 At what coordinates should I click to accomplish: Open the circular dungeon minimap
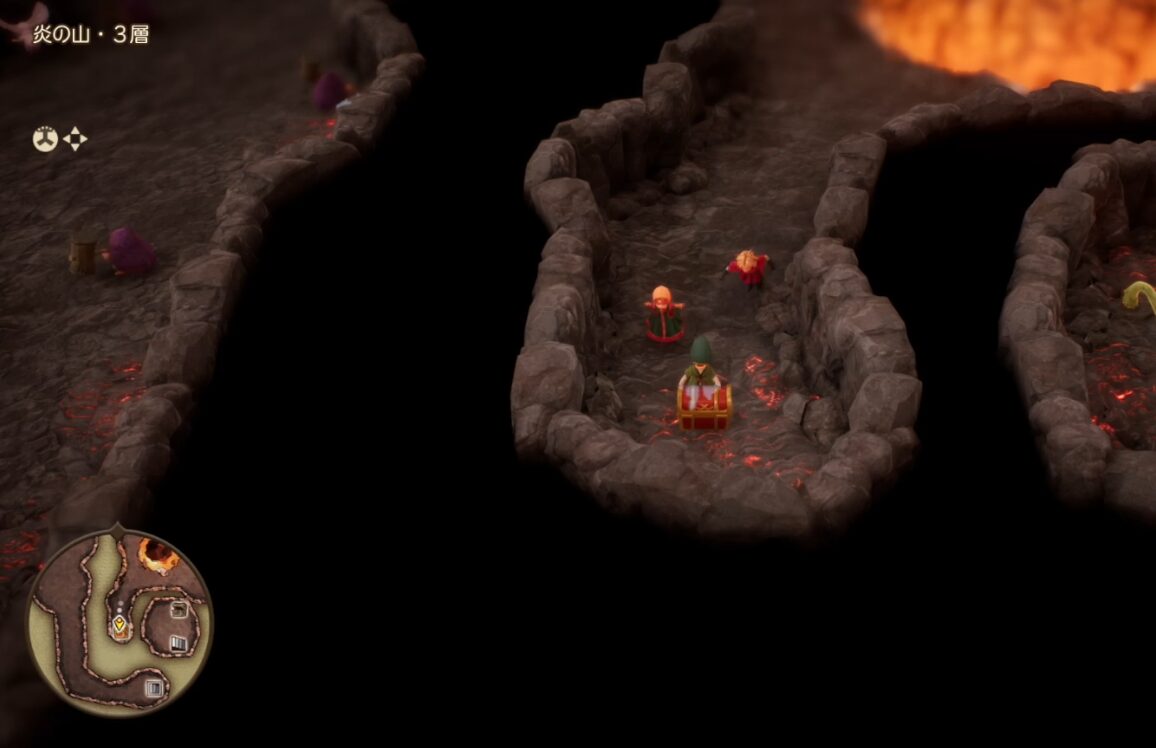[120, 622]
